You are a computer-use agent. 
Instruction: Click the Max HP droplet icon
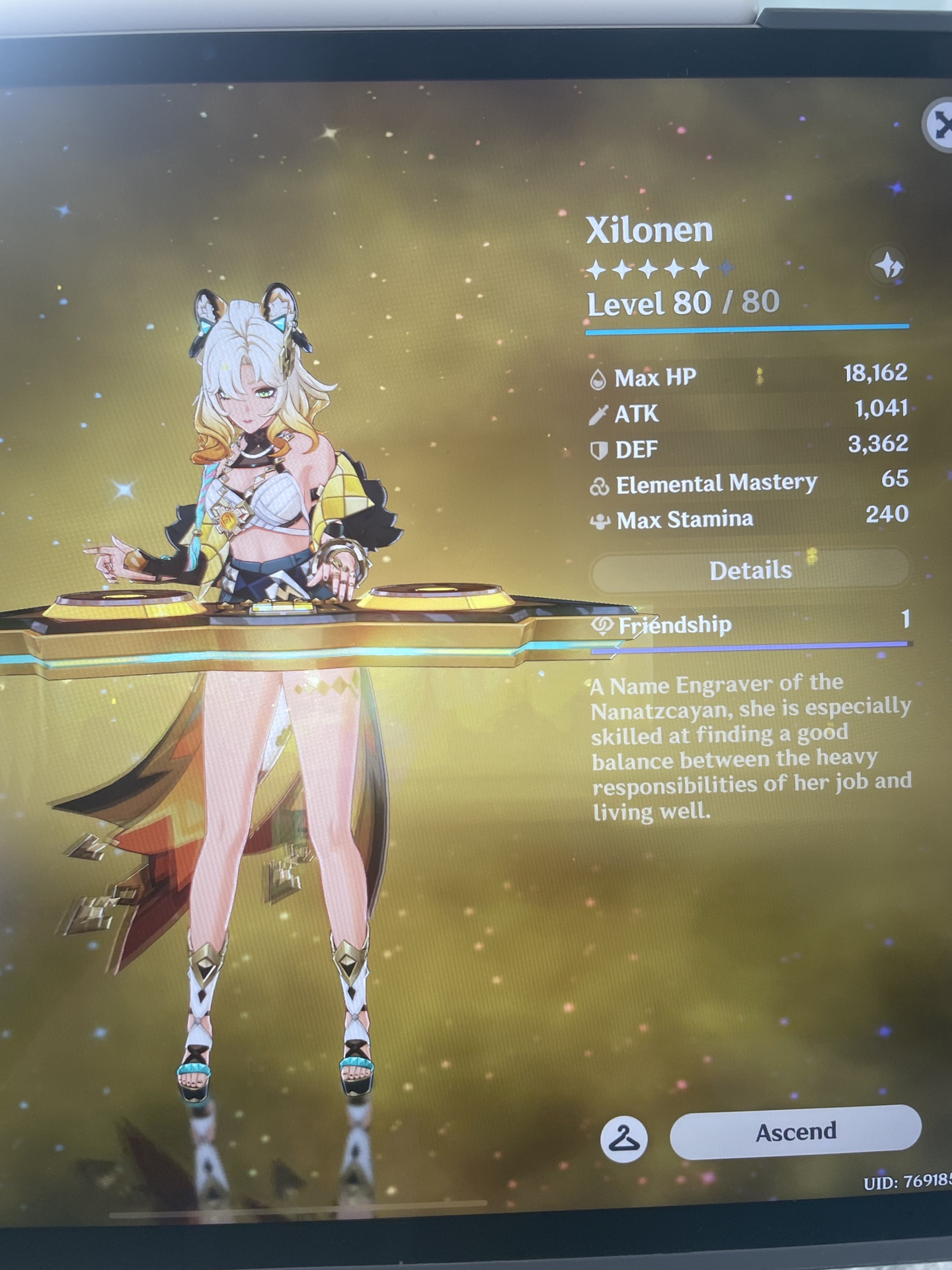point(599,378)
